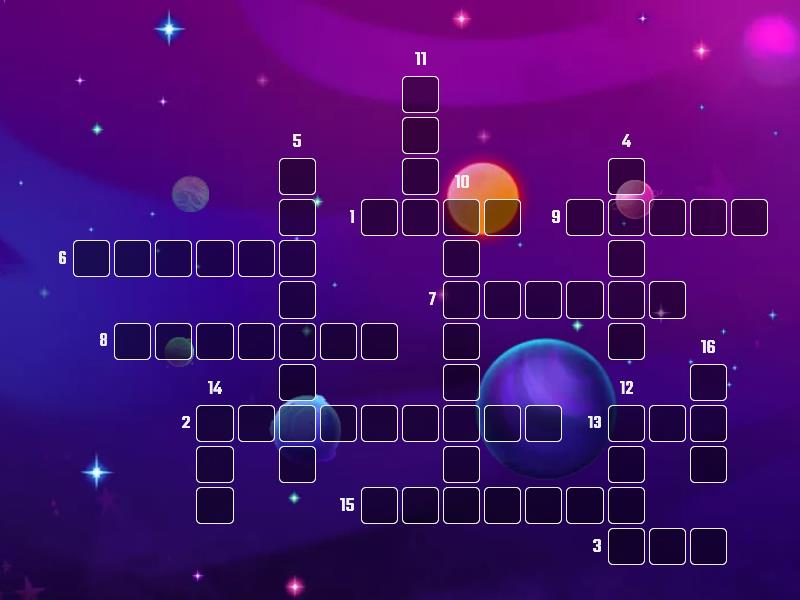Click the starting cell of word 5
Viewport: 800px width, 600px height.
(297, 177)
